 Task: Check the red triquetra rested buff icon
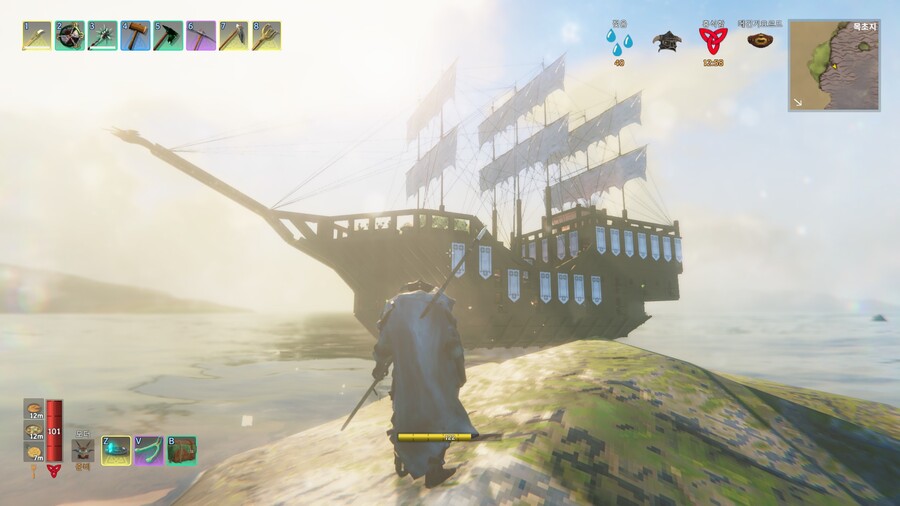pos(712,40)
